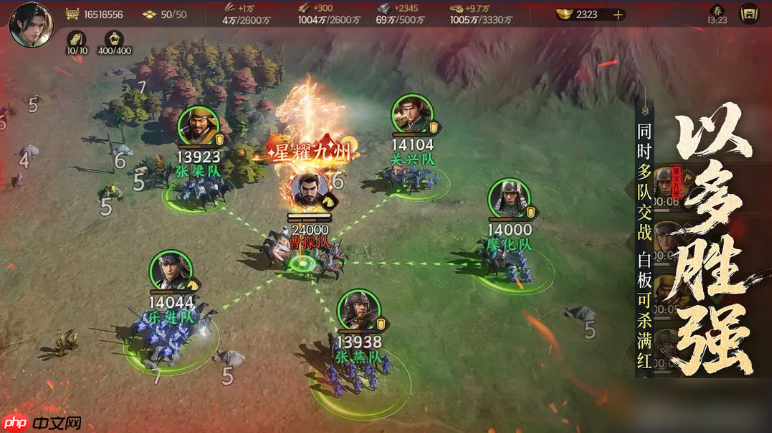Select the 廖化队 army portrait
772x433 pixels.
(508, 199)
